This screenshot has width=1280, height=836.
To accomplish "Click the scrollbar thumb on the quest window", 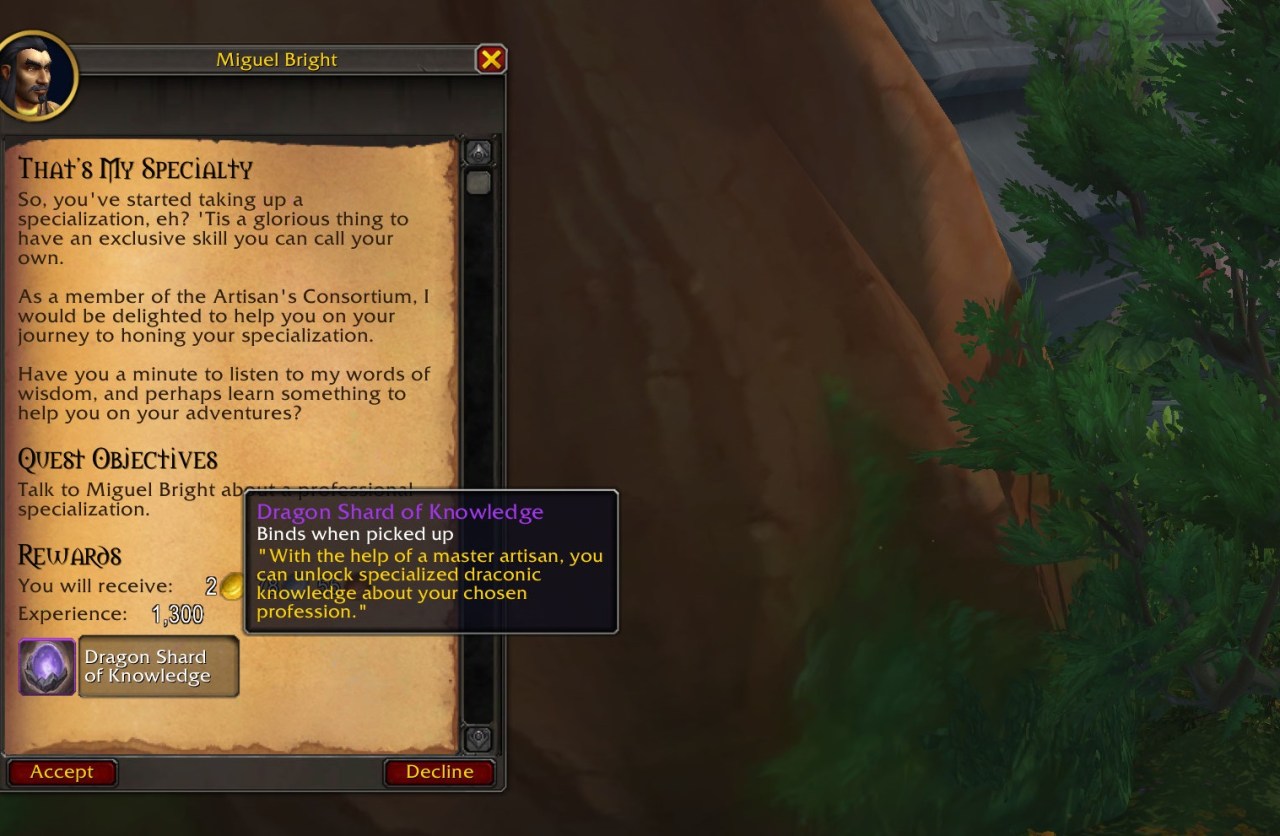I will tap(477, 182).
